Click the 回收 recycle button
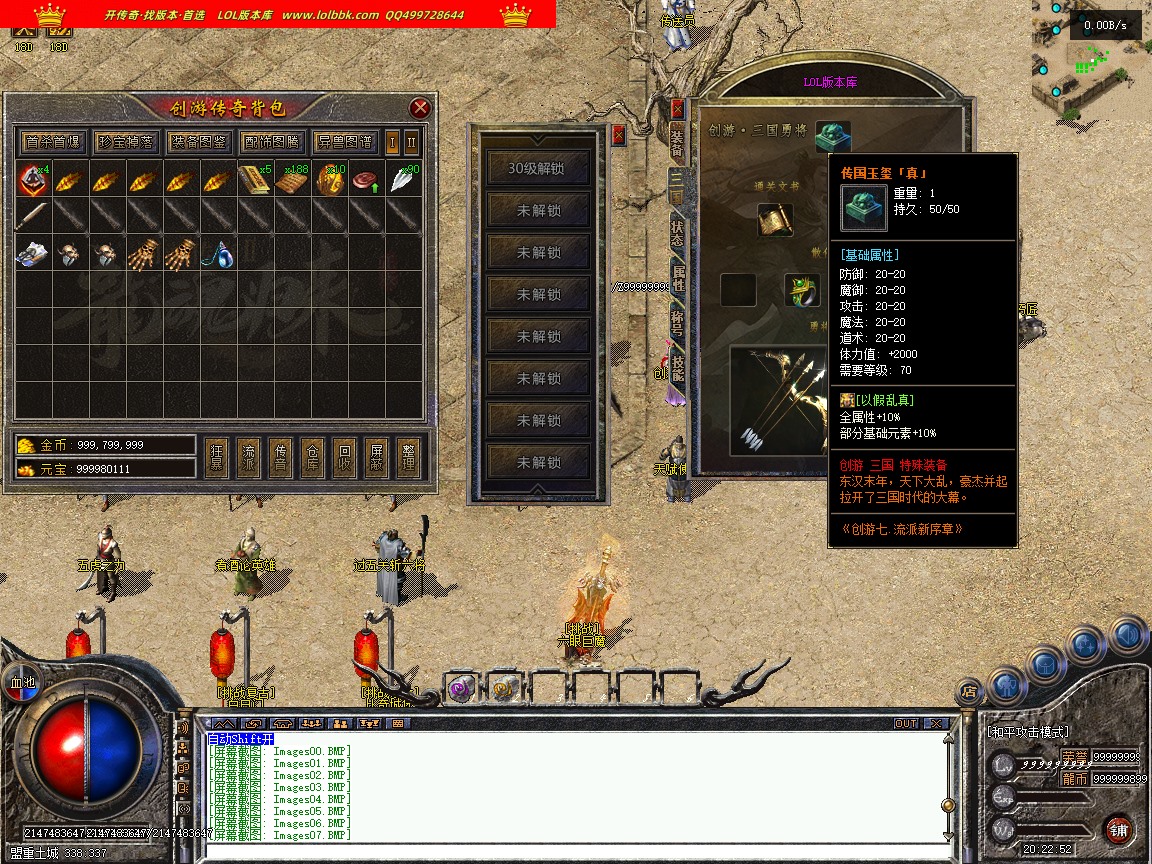Screen dimensions: 1152x864 344,459
